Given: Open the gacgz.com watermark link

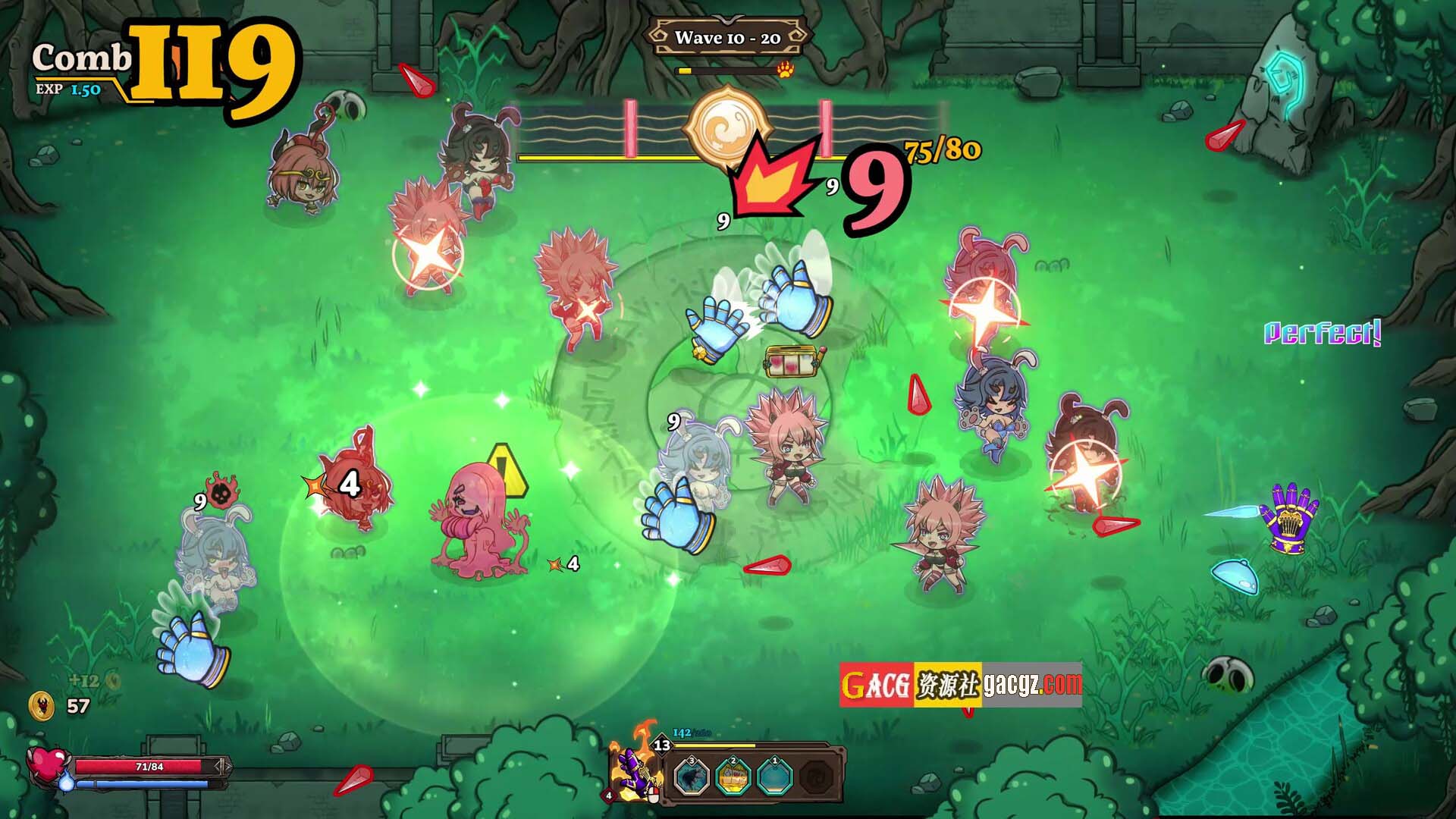Looking at the screenshot, I should coord(1032,685).
